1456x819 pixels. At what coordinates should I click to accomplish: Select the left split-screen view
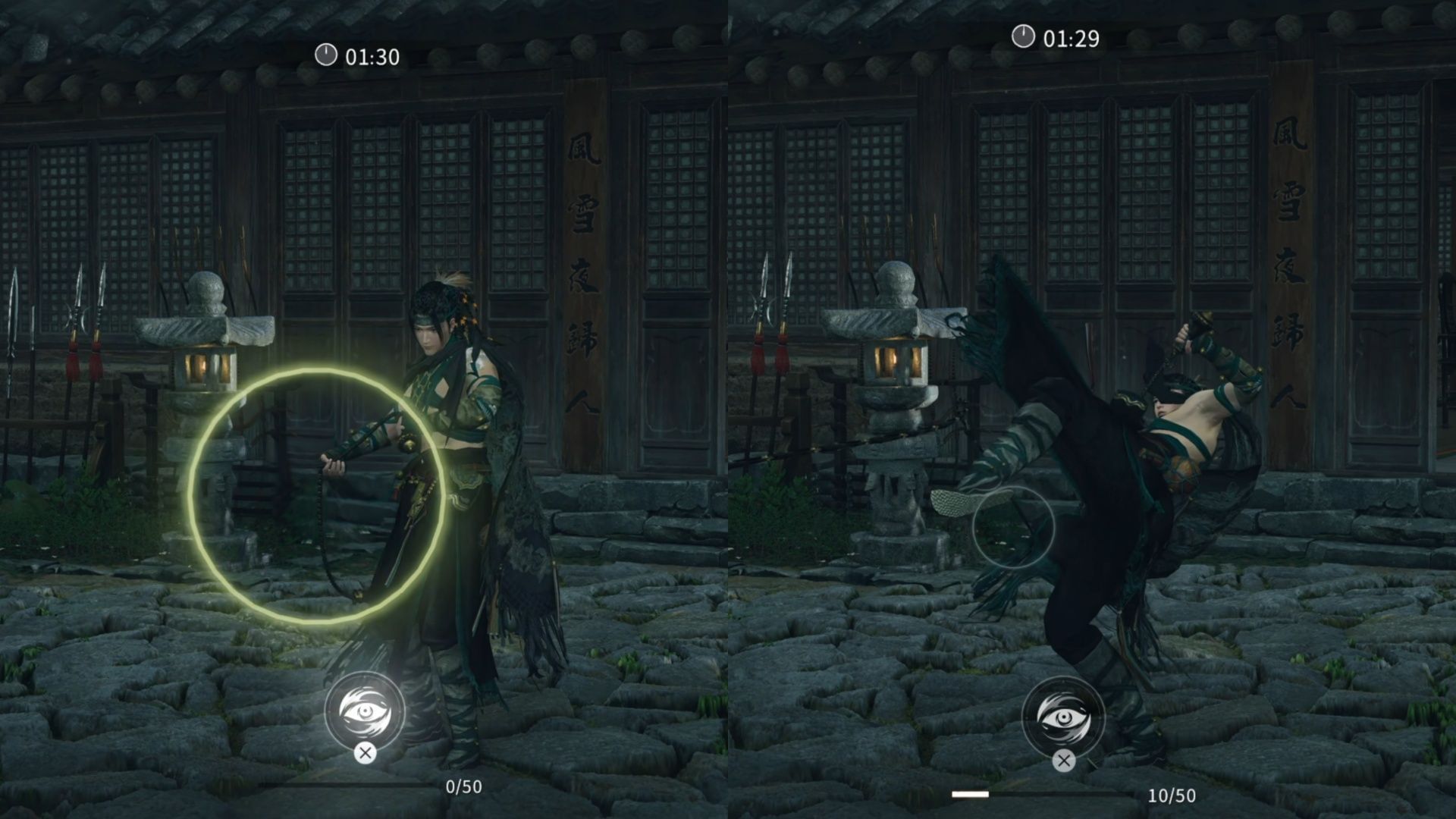364,409
